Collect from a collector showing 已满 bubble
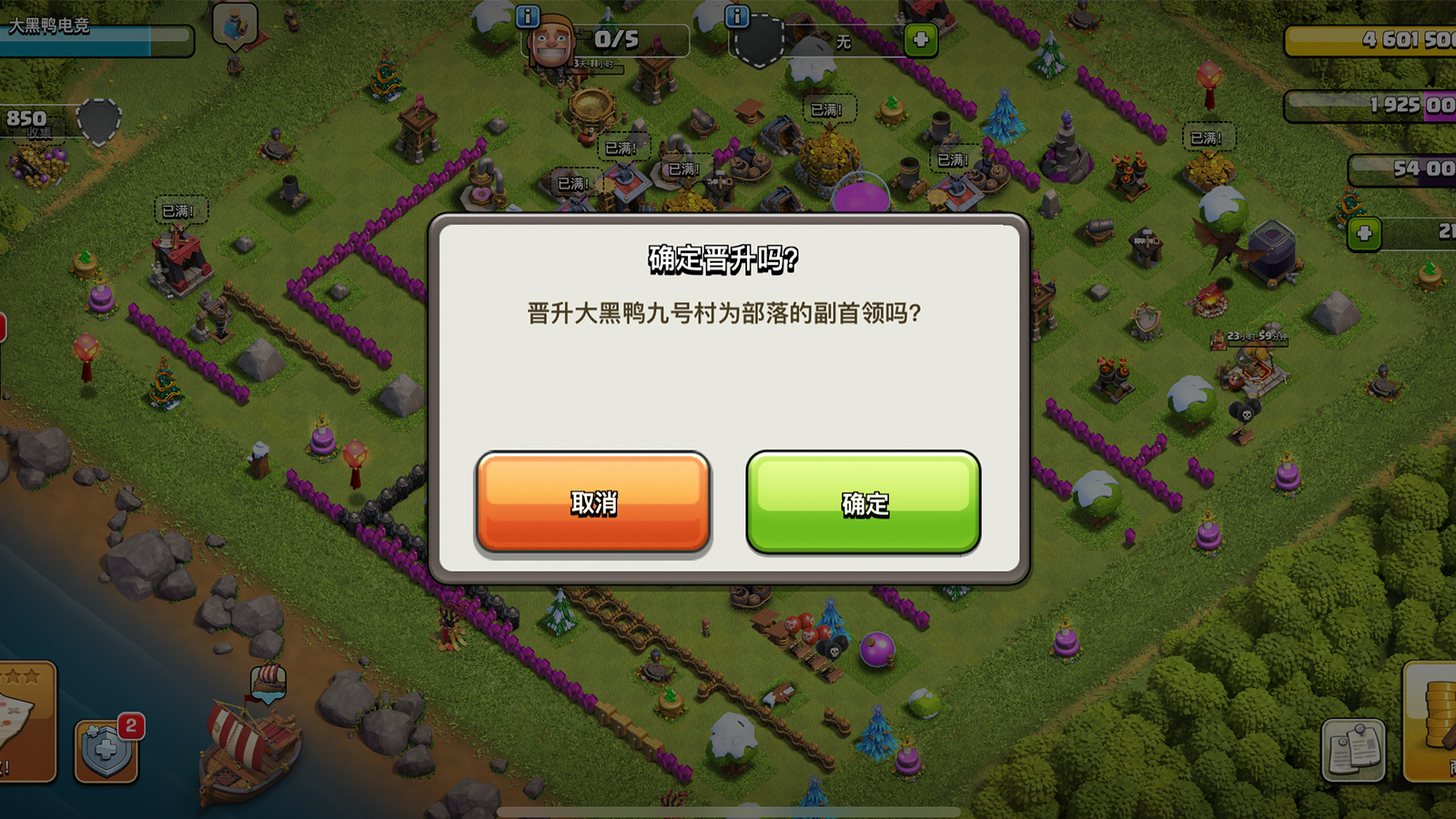Image resolution: width=1456 pixels, height=819 pixels. pyautogui.click(x=825, y=107)
